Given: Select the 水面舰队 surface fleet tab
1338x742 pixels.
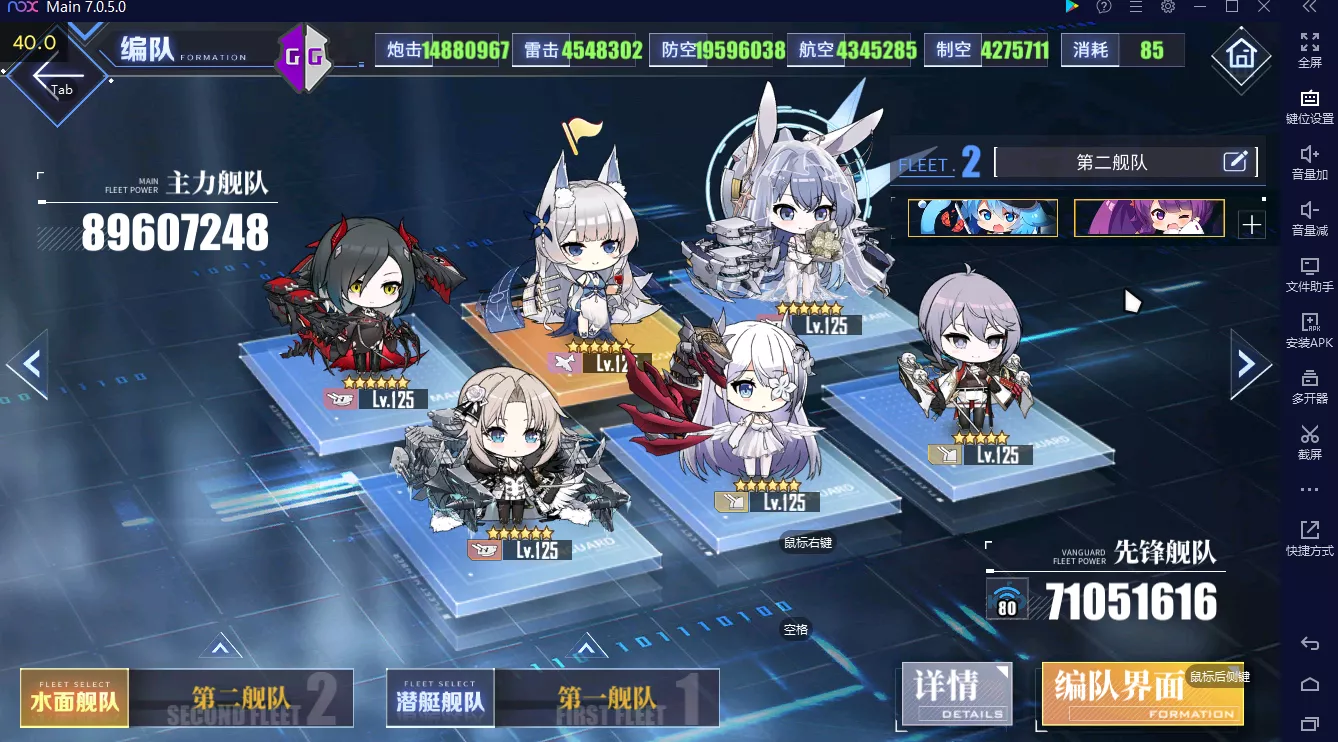Looking at the screenshot, I should [x=75, y=697].
